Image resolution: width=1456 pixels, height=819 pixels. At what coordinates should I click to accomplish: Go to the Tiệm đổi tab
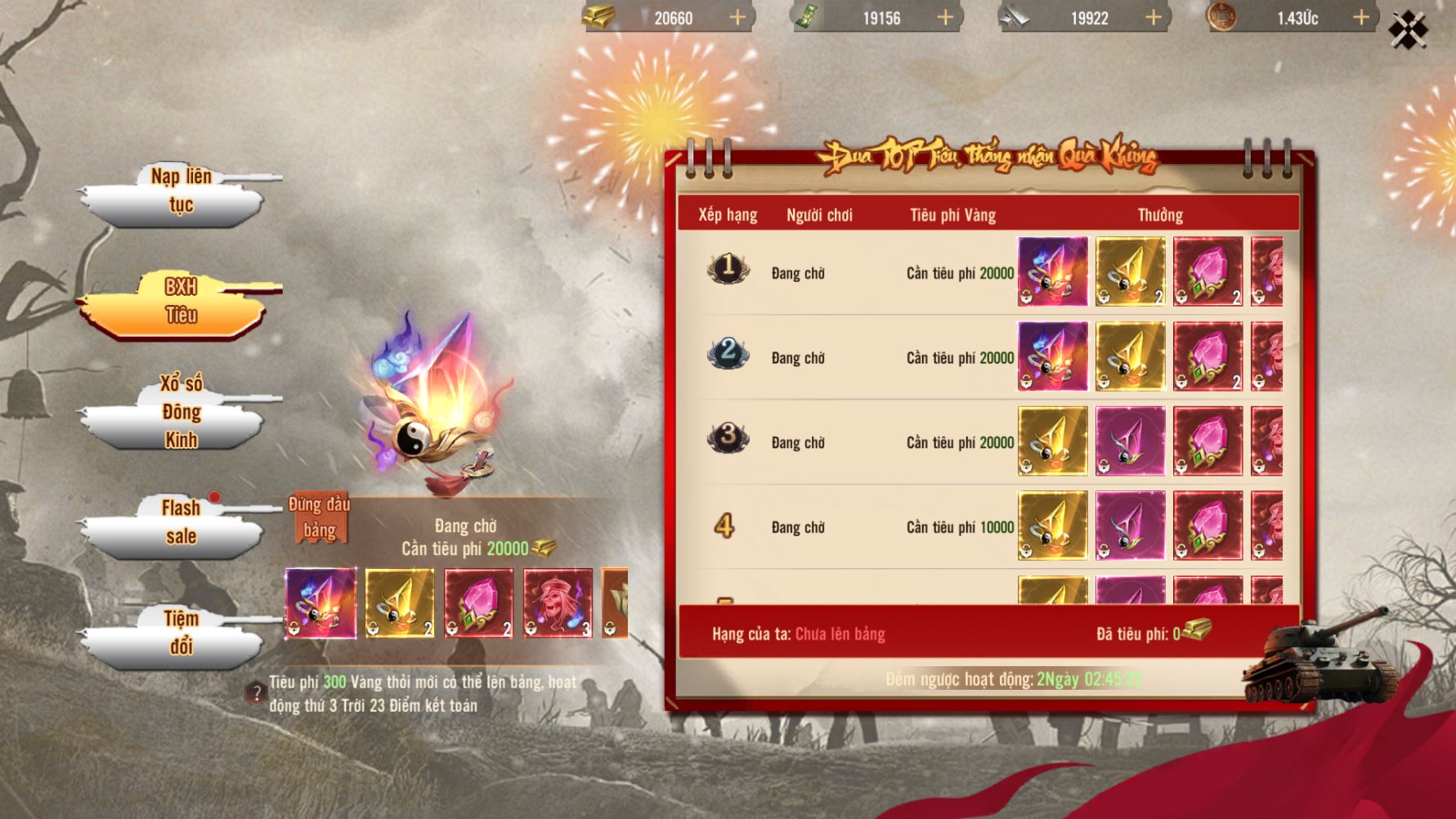(x=181, y=633)
